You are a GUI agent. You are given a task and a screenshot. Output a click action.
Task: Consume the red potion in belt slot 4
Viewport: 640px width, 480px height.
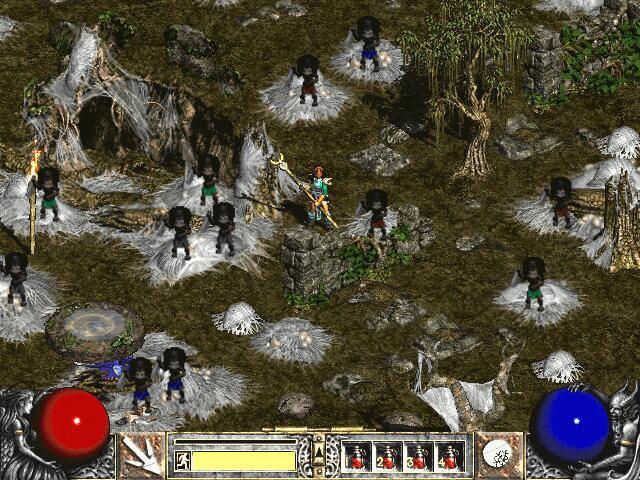[450, 457]
